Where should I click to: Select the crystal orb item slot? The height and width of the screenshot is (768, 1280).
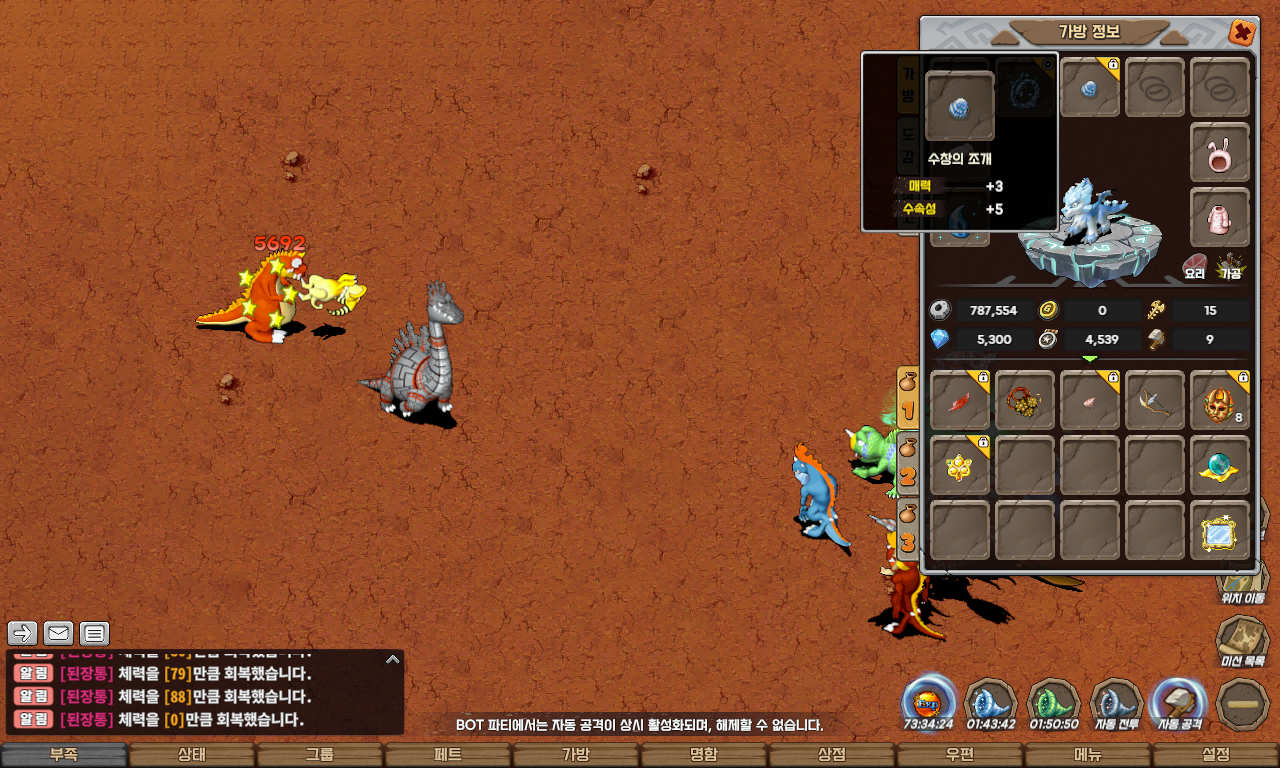1220,465
